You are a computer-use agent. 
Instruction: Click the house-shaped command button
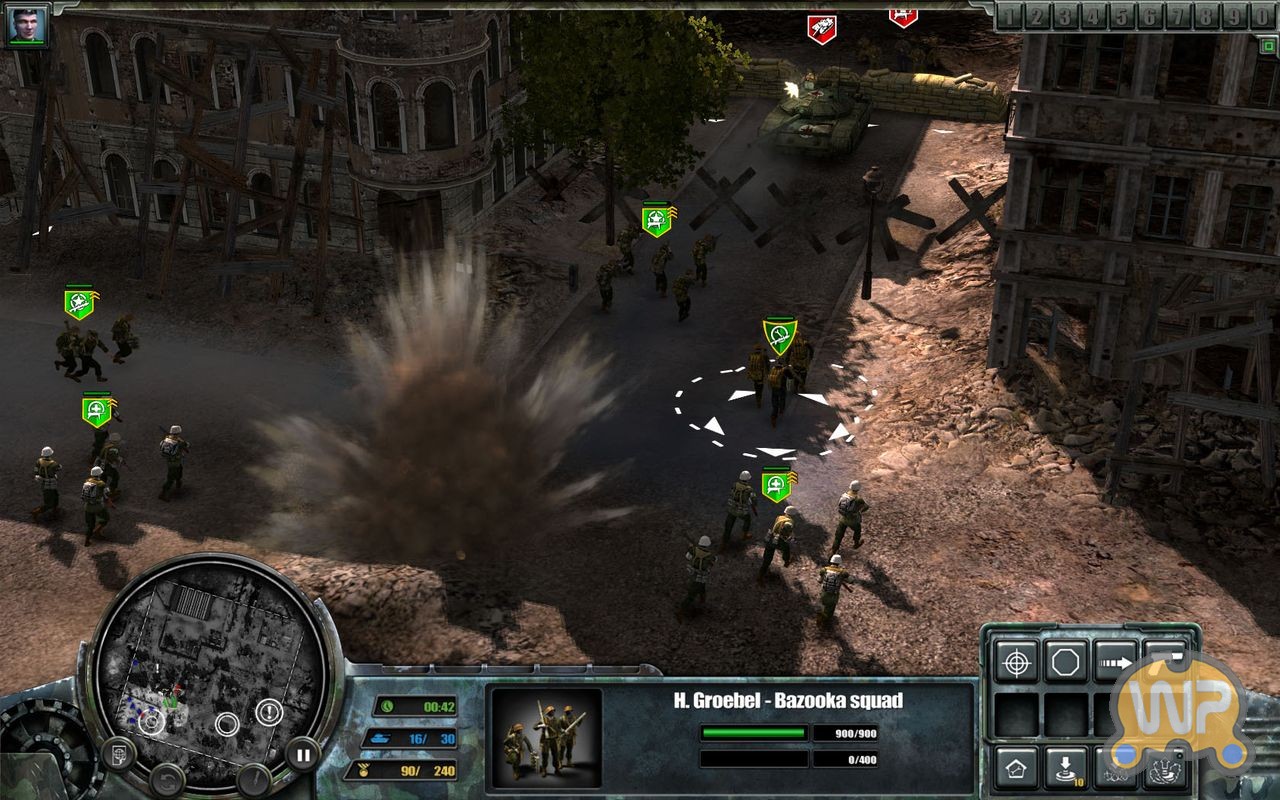[x=1016, y=768]
